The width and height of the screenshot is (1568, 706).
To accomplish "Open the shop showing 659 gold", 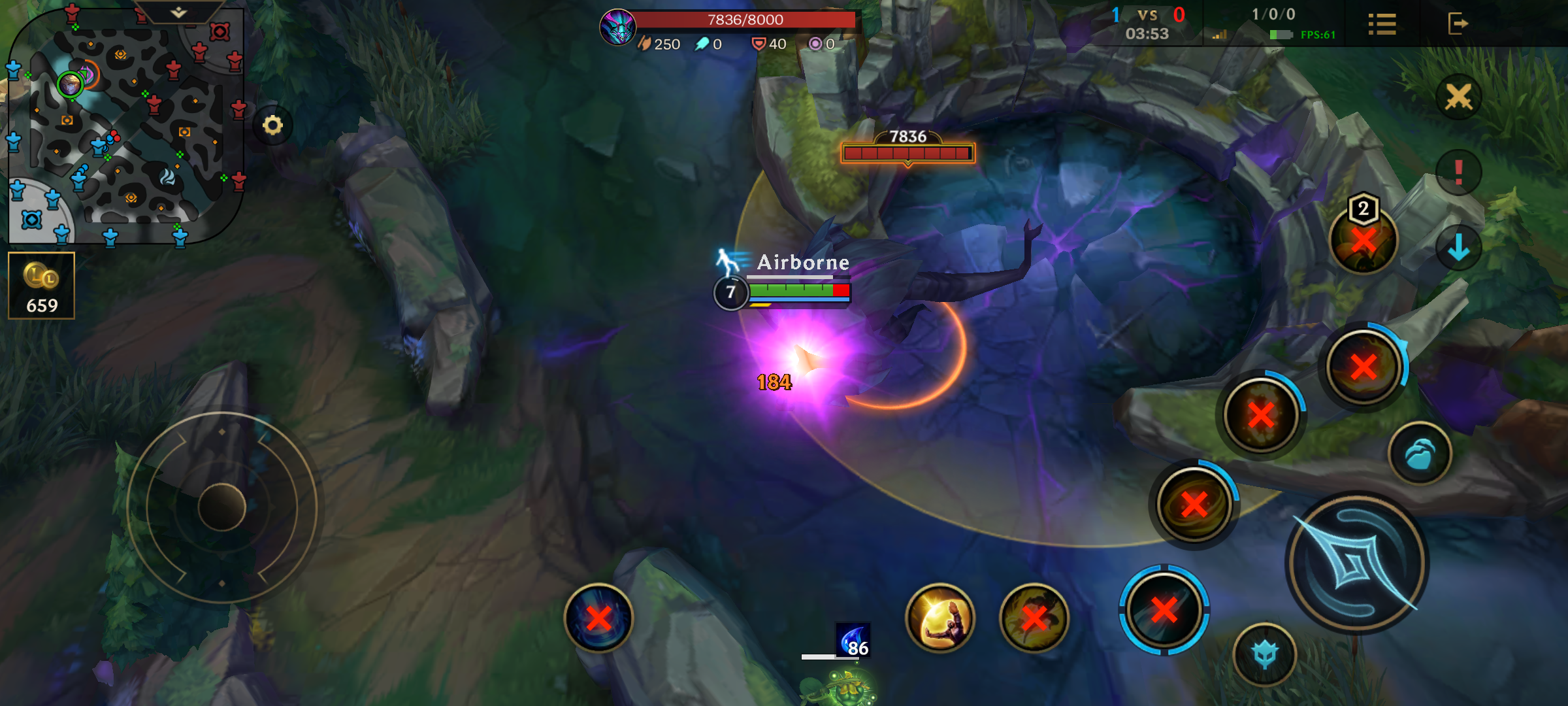I will (42, 286).
